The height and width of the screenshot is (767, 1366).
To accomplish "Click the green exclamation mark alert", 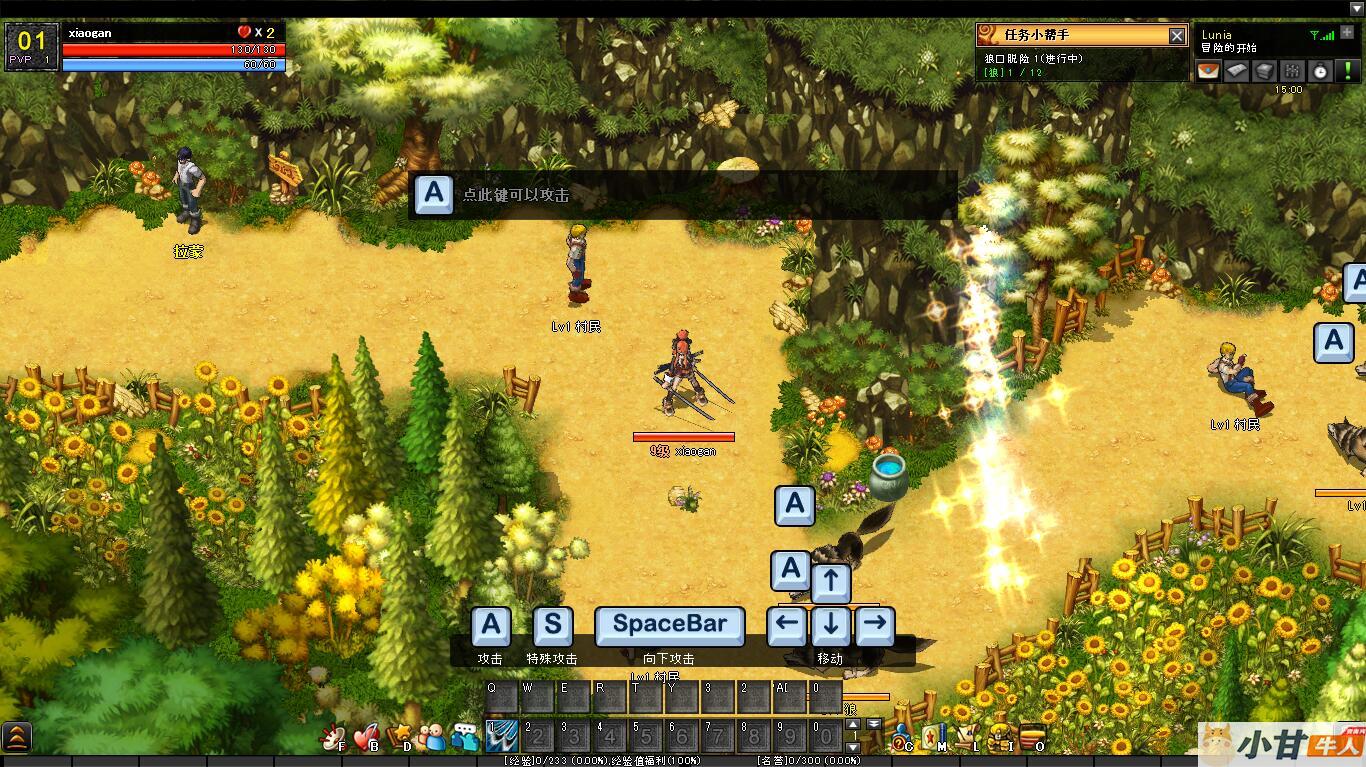I will tap(1349, 70).
